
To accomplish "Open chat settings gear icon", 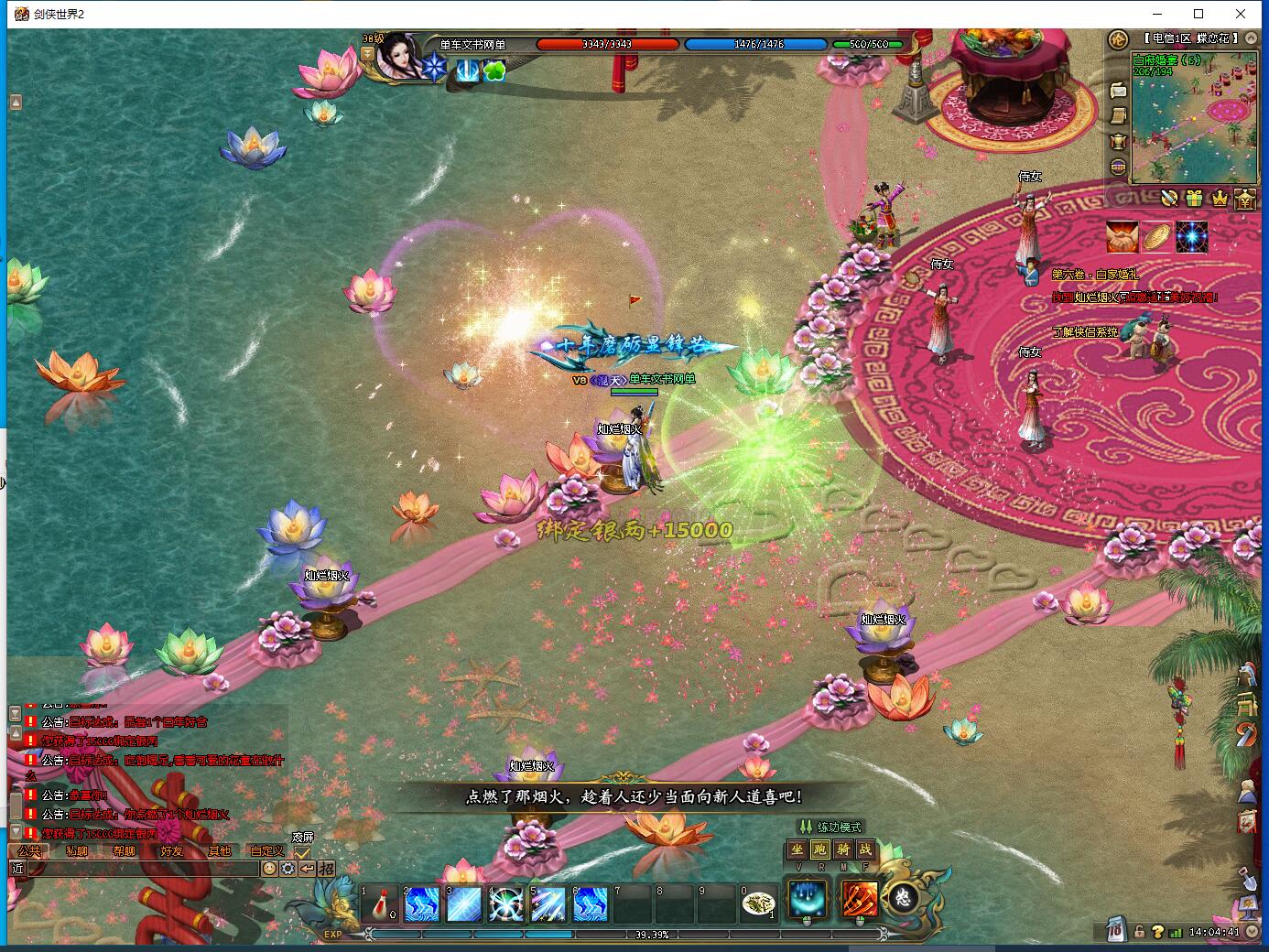I will pos(287,869).
